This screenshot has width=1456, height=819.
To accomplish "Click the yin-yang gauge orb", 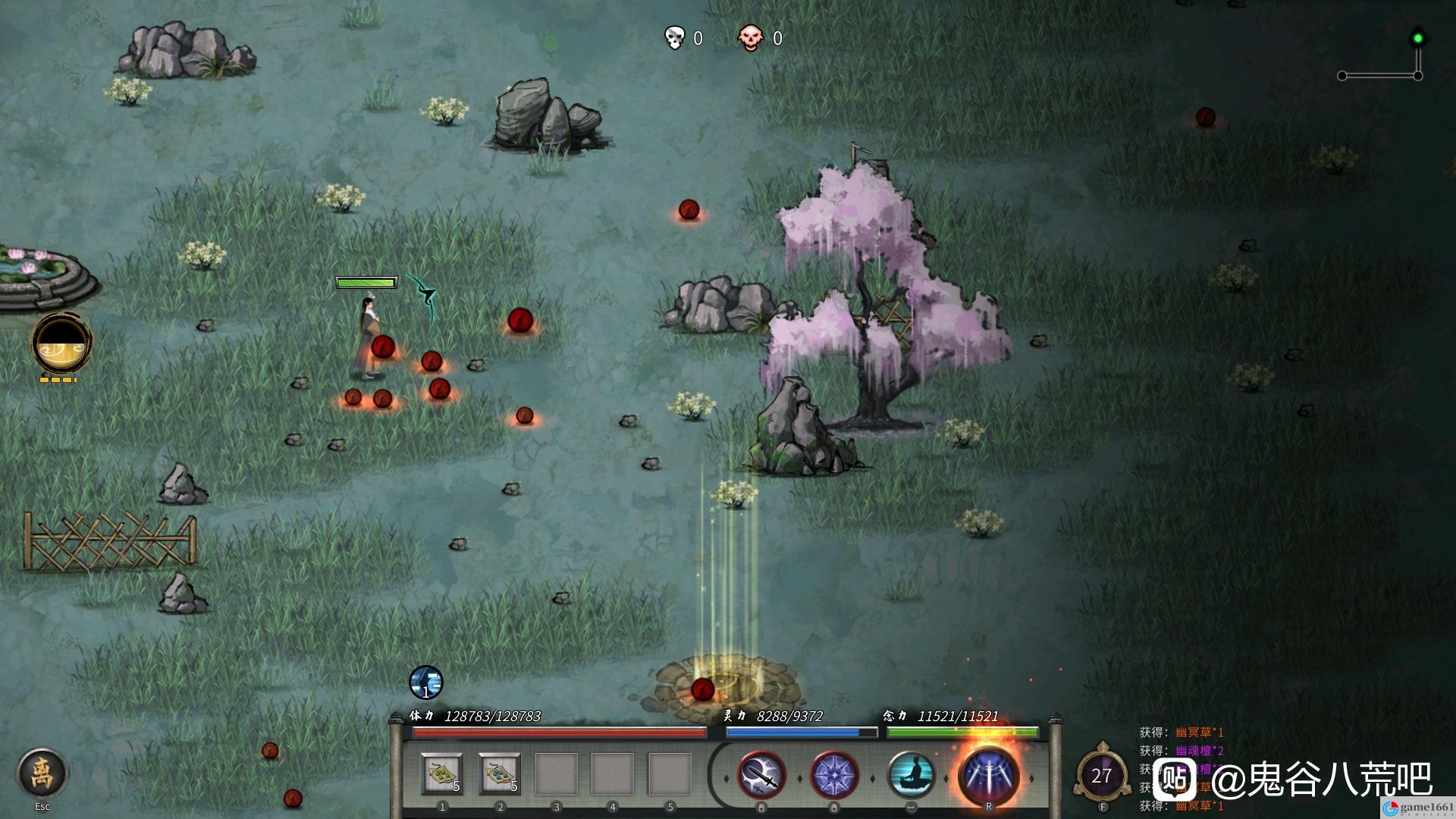I will pyautogui.click(x=61, y=344).
